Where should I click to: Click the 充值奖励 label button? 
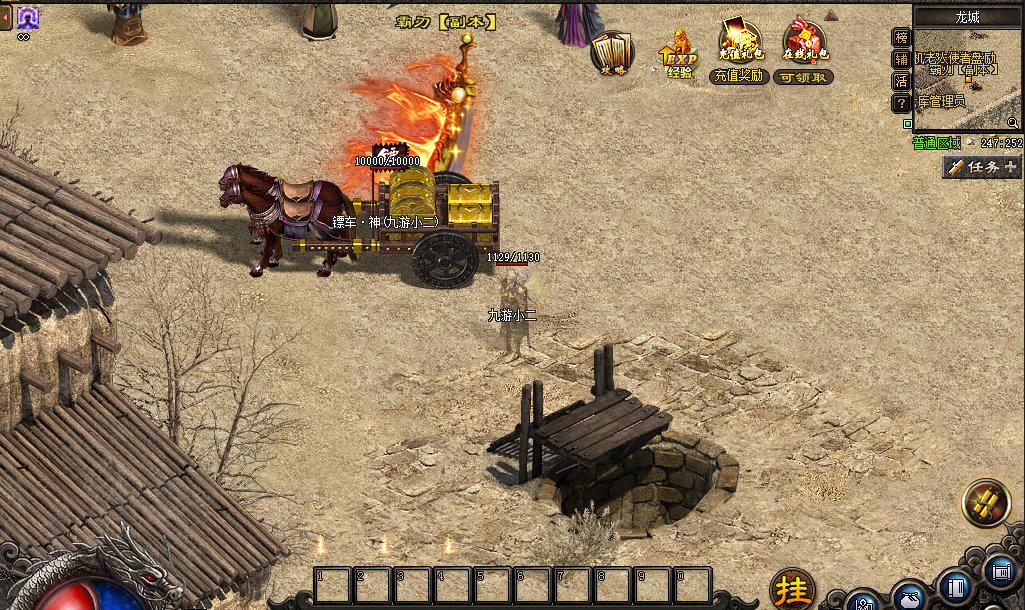coord(739,77)
